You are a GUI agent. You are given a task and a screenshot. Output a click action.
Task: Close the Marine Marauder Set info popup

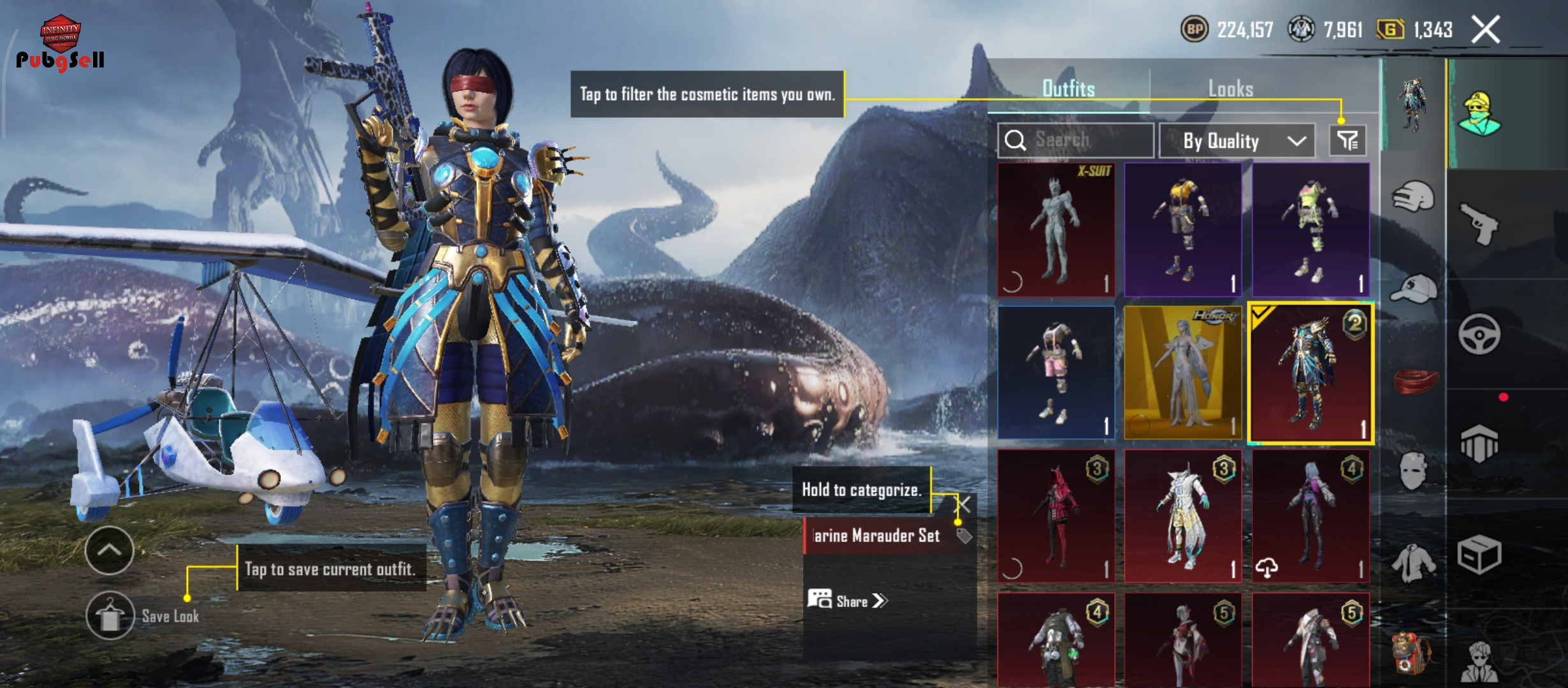pos(963,505)
